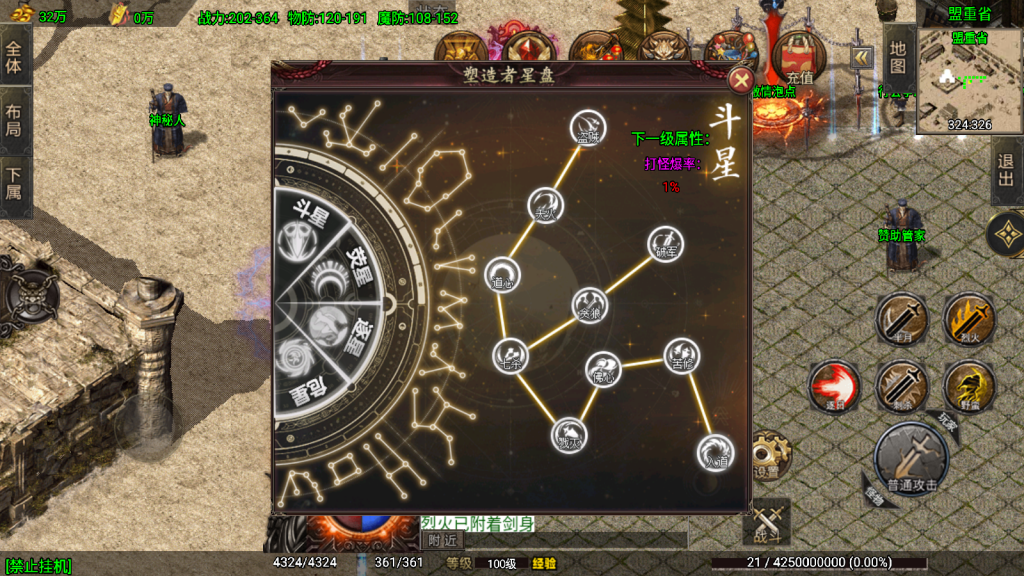Click the 破军 star node
Image resolution: width=1024 pixels, height=576 pixels.
[664, 243]
